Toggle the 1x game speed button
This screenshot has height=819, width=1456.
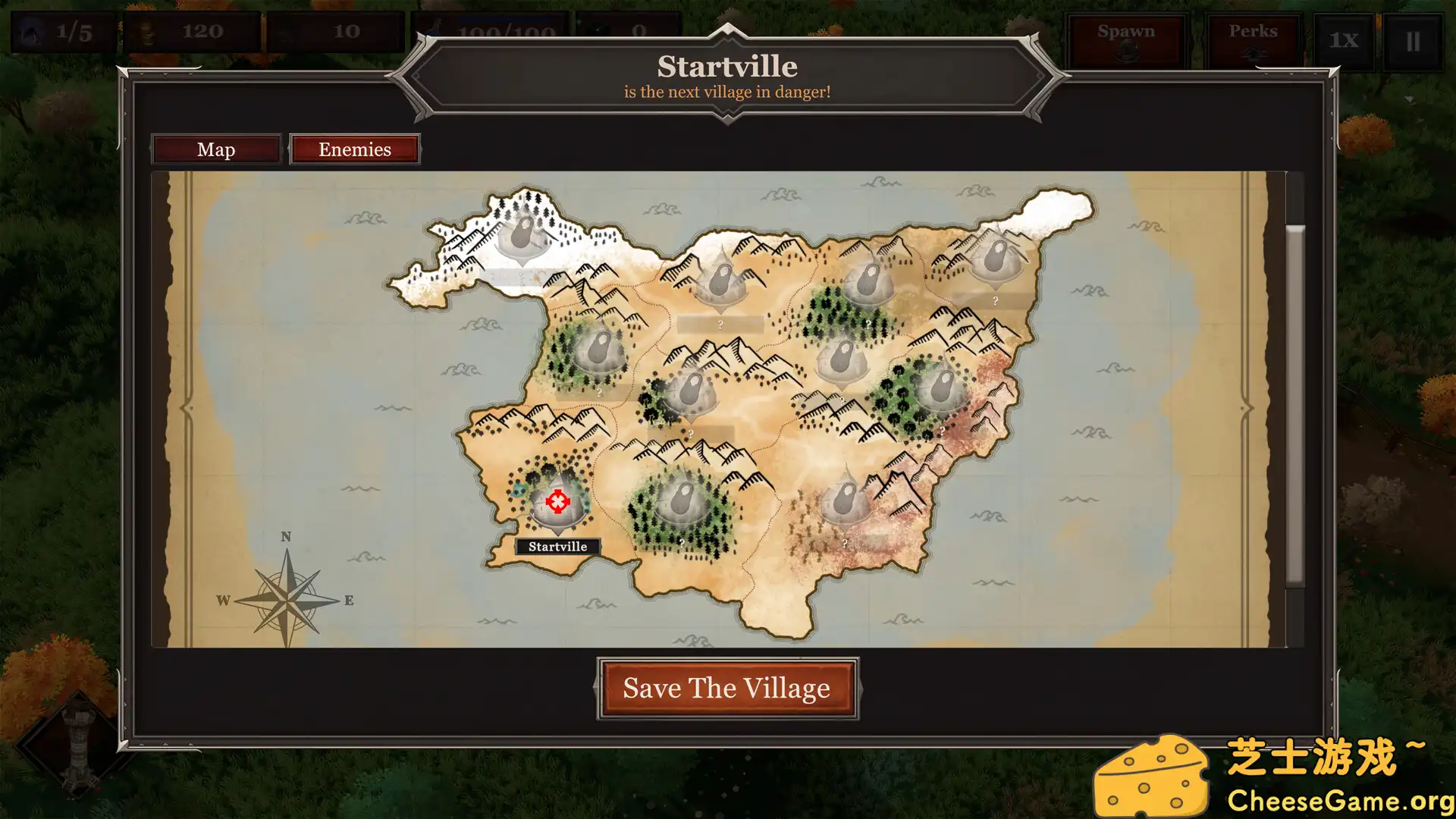[x=1343, y=41]
